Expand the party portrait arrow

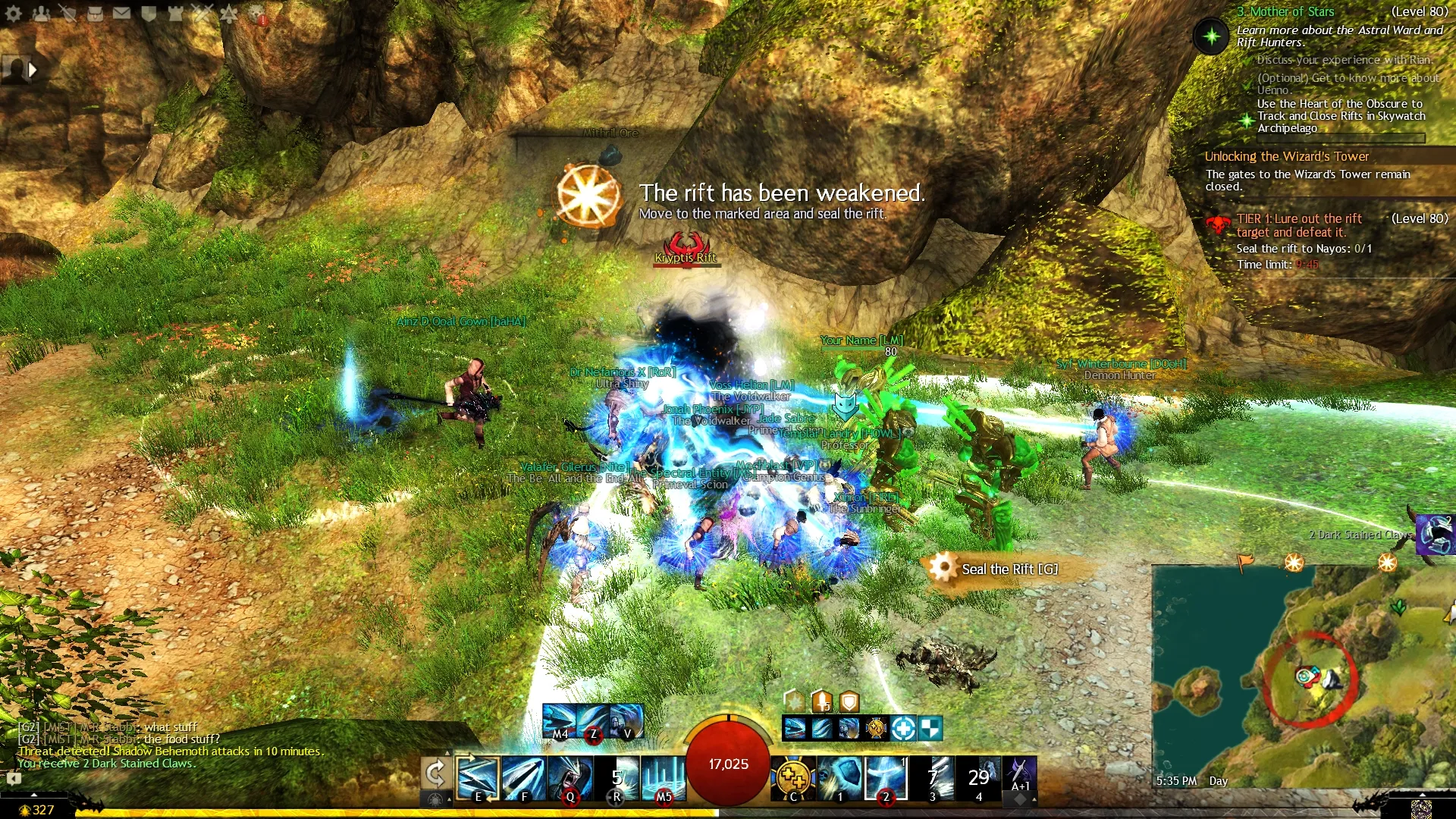click(32, 70)
